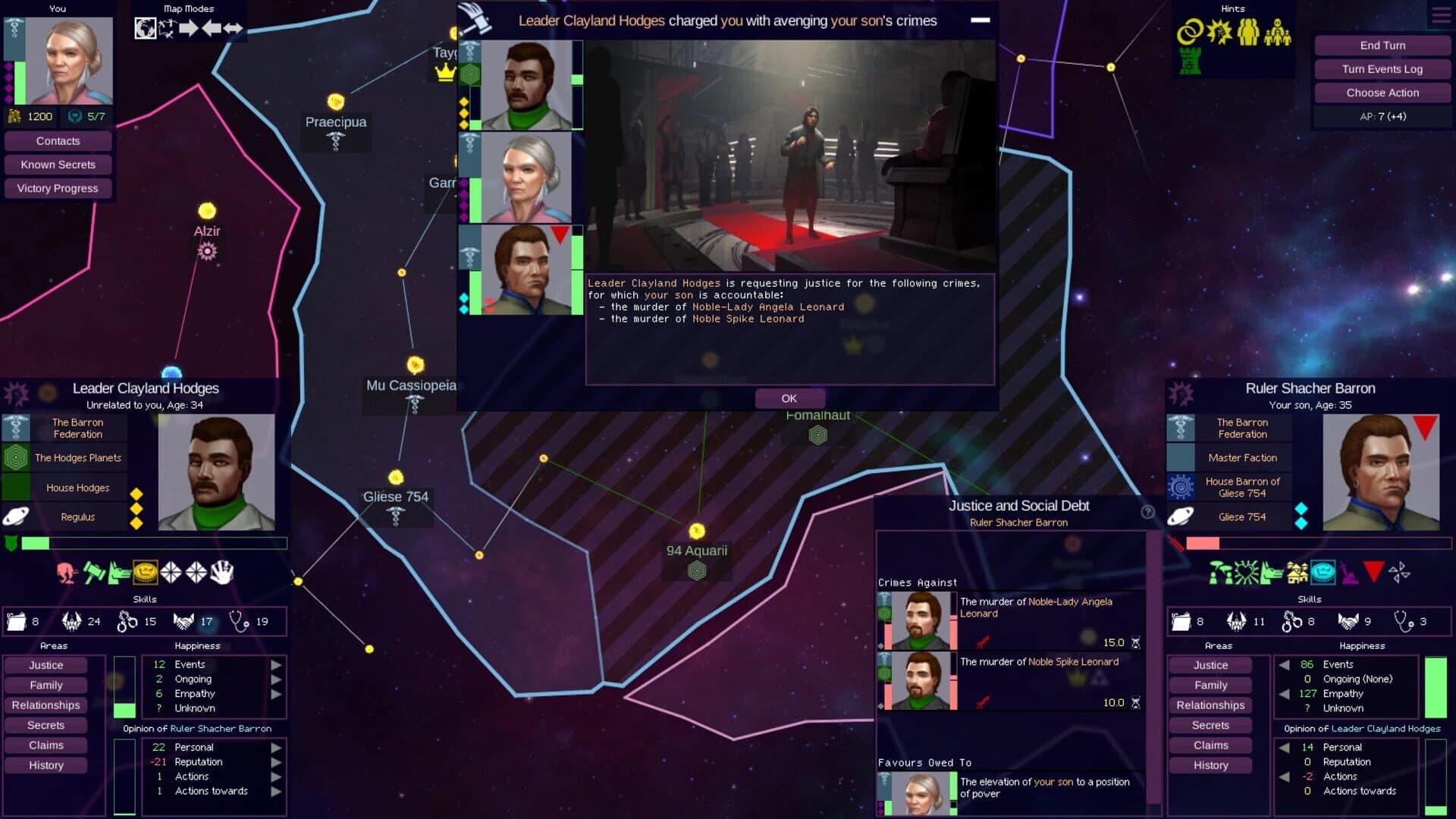Click the green castle tower Hints icon

click(x=1188, y=62)
